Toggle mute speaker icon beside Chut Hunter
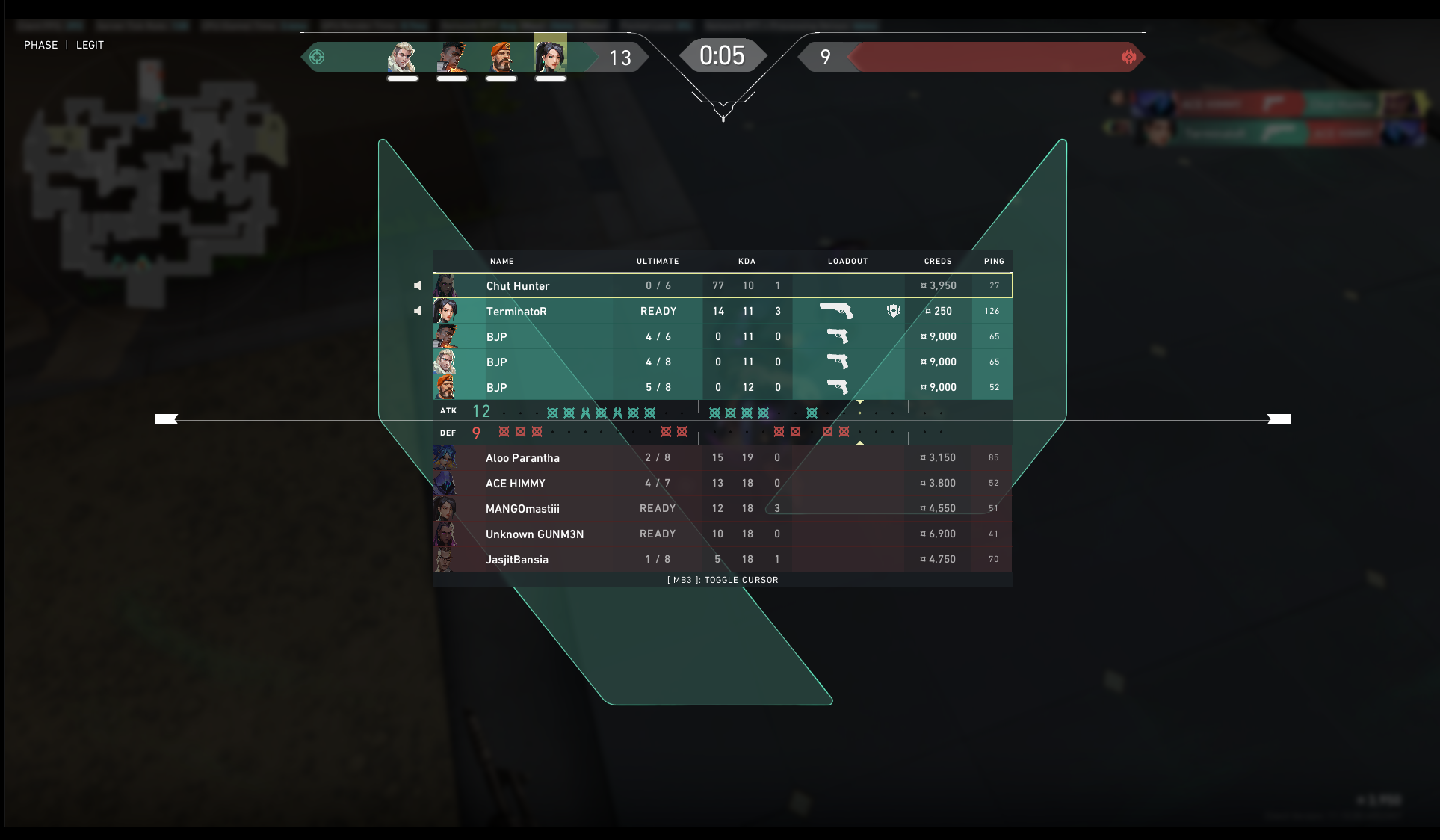The height and width of the screenshot is (840, 1440). [x=418, y=285]
